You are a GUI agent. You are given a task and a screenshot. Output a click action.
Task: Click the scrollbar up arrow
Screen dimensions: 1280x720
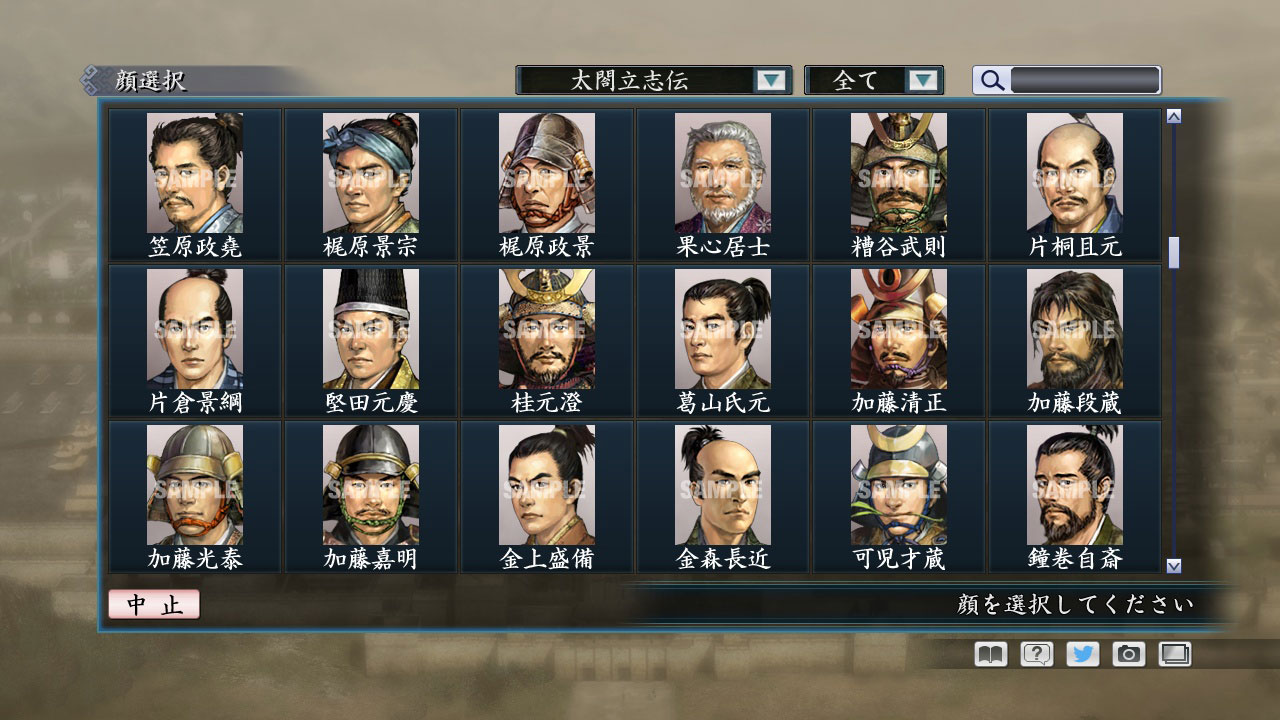pyautogui.click(x=1171, y=115)
